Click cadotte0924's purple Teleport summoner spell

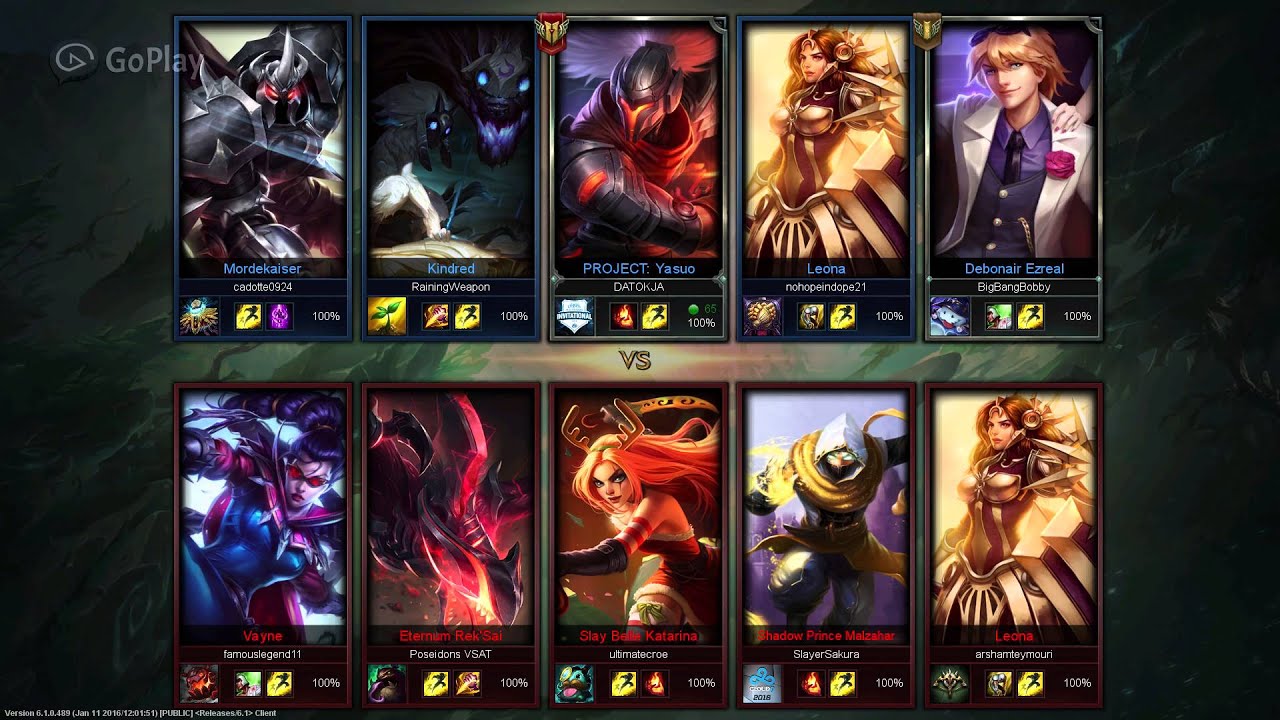pyautogui.click(x=280, y=316)
